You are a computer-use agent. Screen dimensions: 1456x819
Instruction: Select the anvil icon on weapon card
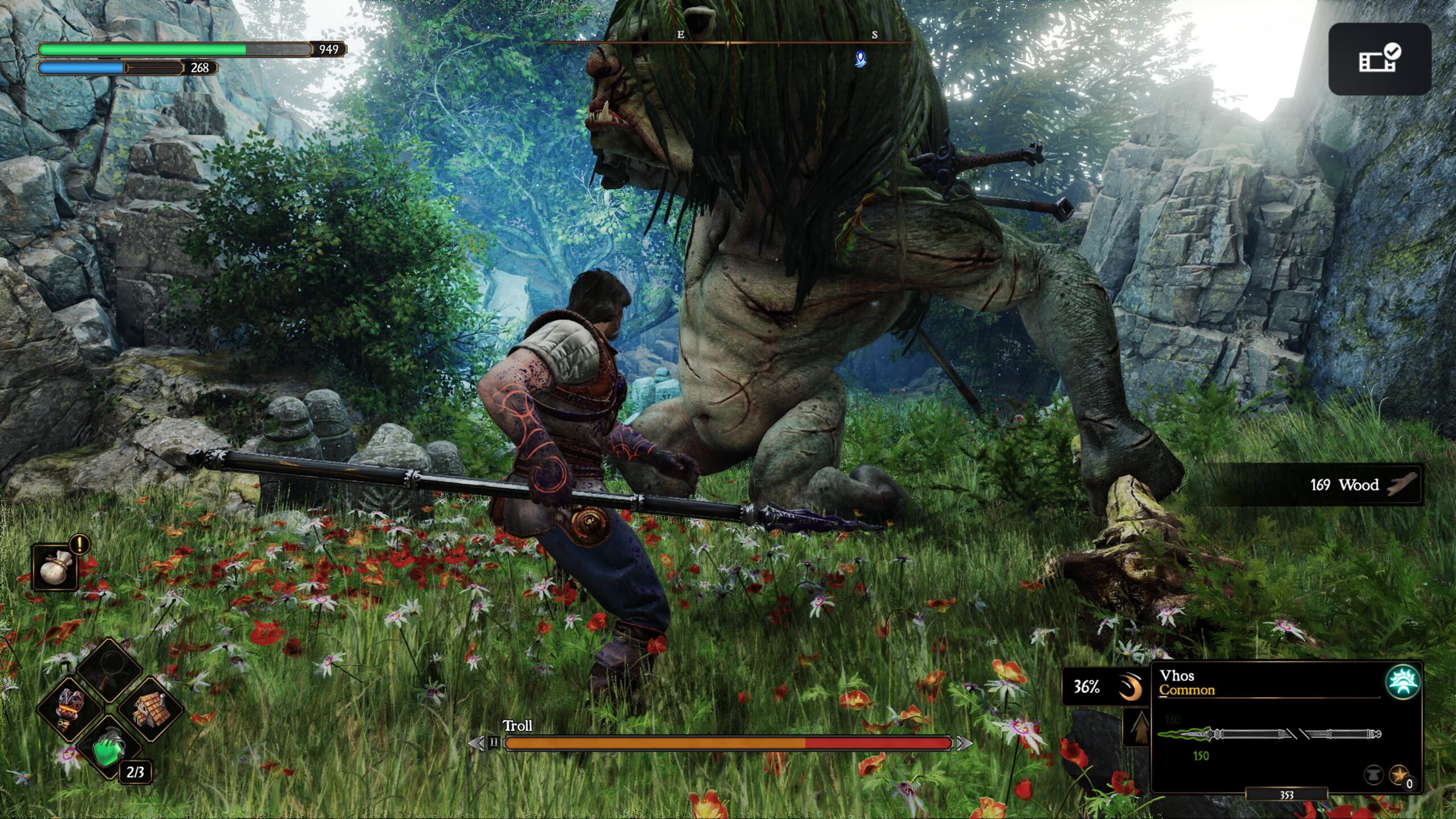pos(1373,775)
